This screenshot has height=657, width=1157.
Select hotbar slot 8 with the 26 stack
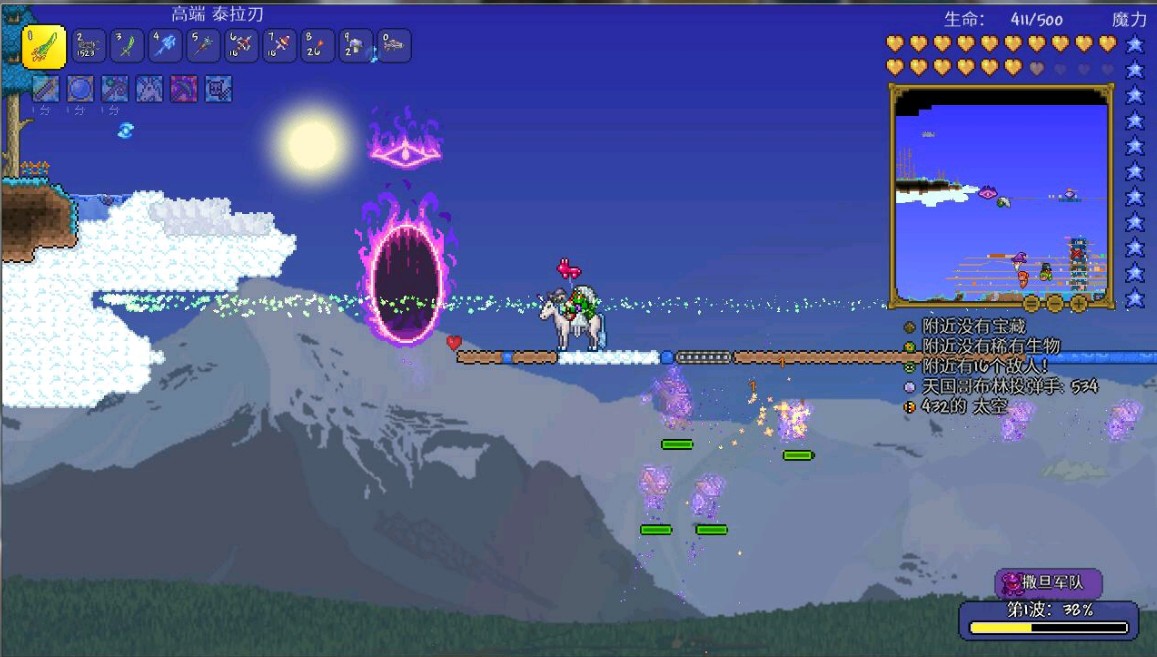[317, 46]
